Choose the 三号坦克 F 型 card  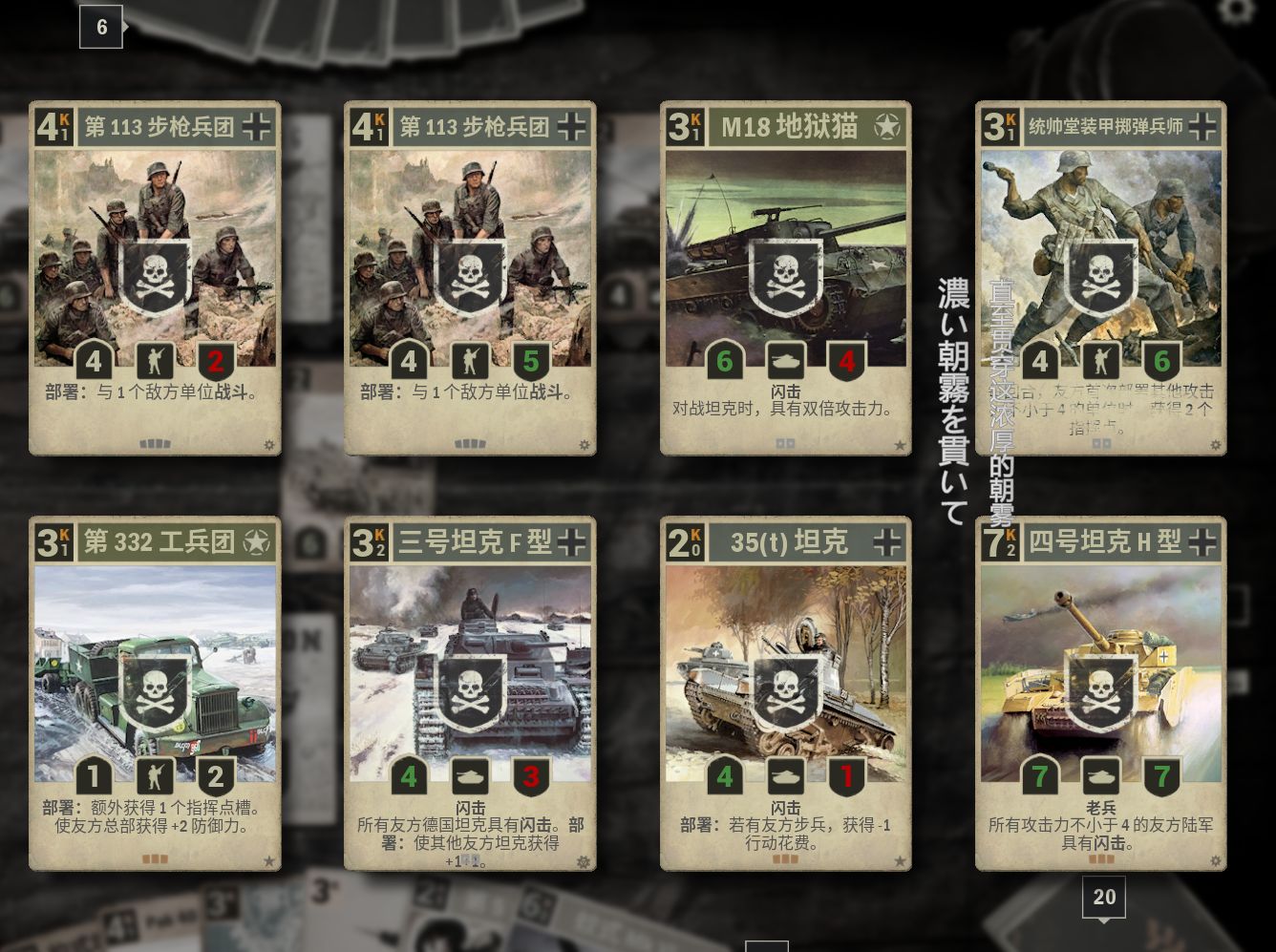pyautogui.click(x=470, y=692)
